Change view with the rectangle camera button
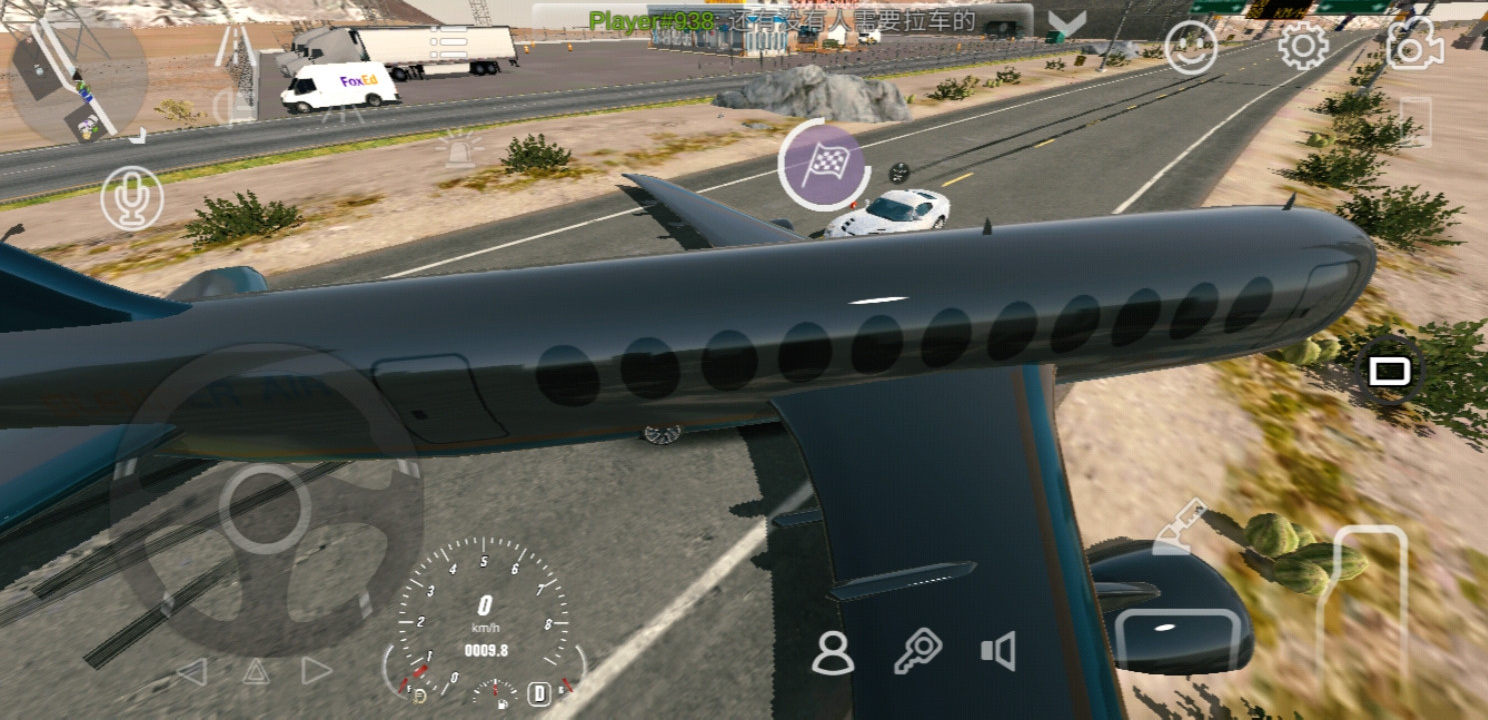Viewport: 1488px width, 720px height. [1388, 372]
